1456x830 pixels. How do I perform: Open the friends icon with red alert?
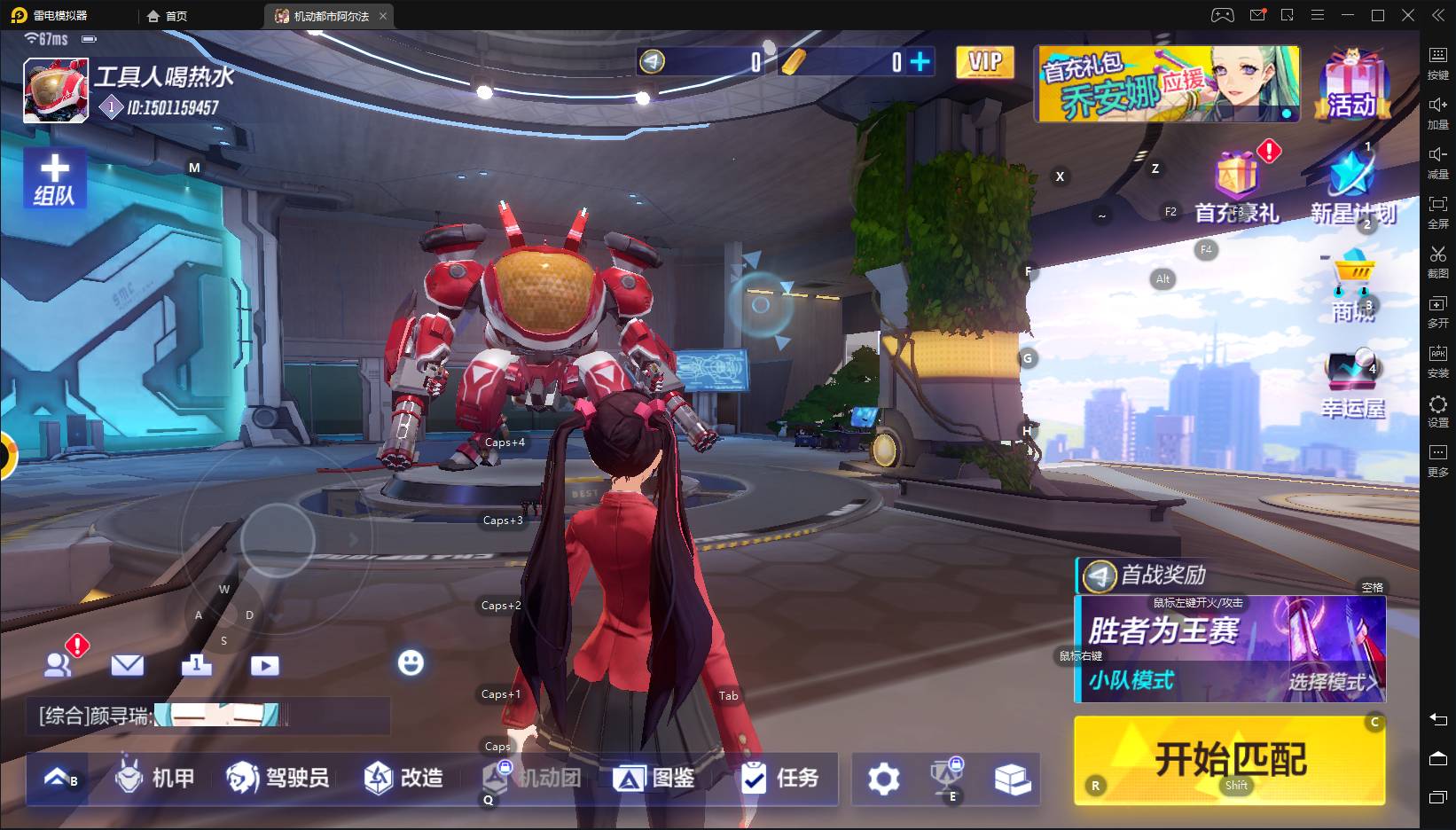click(59, 664)
